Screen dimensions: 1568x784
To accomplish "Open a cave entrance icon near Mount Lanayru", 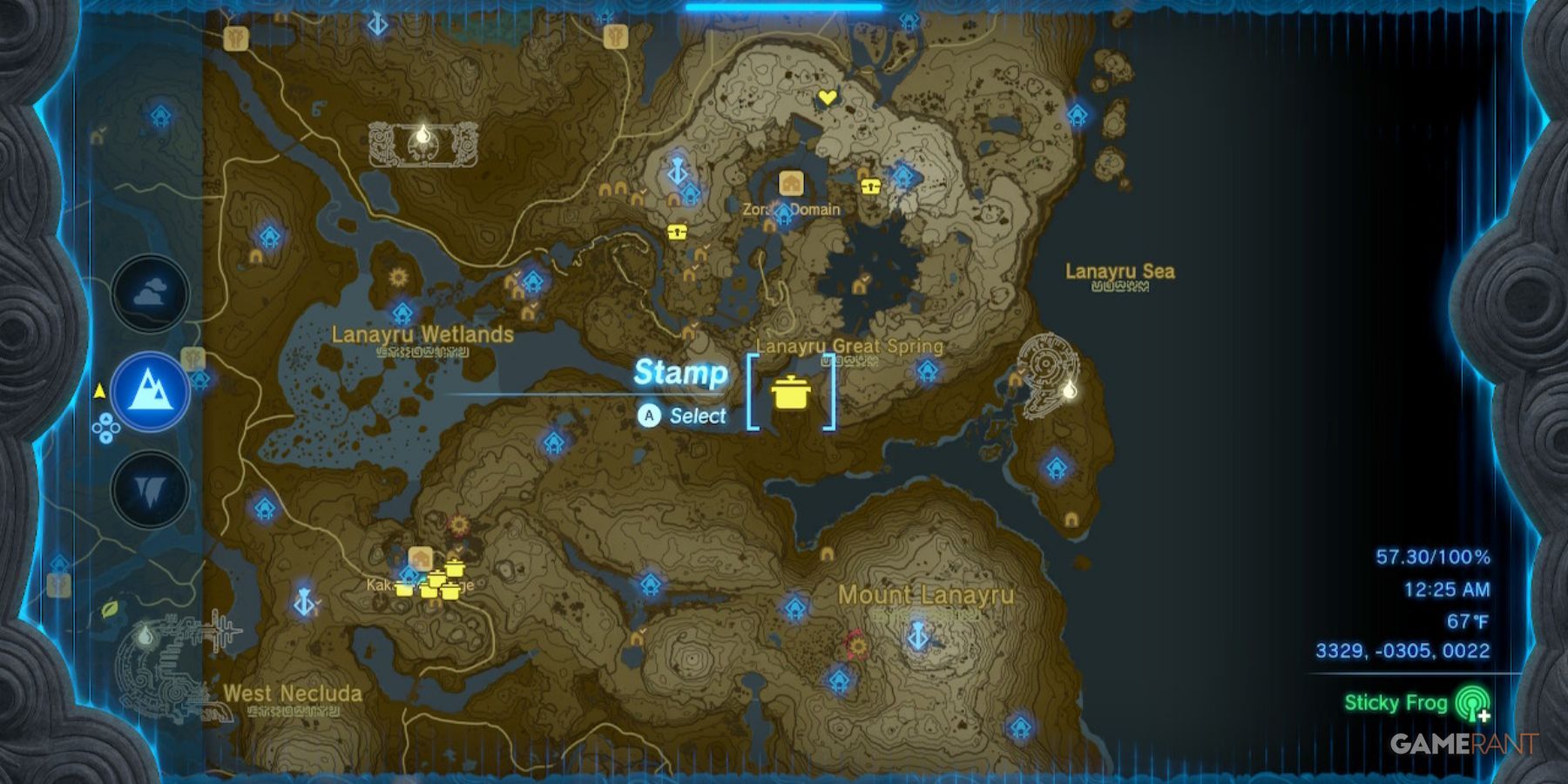I will (x=828, y=554).
